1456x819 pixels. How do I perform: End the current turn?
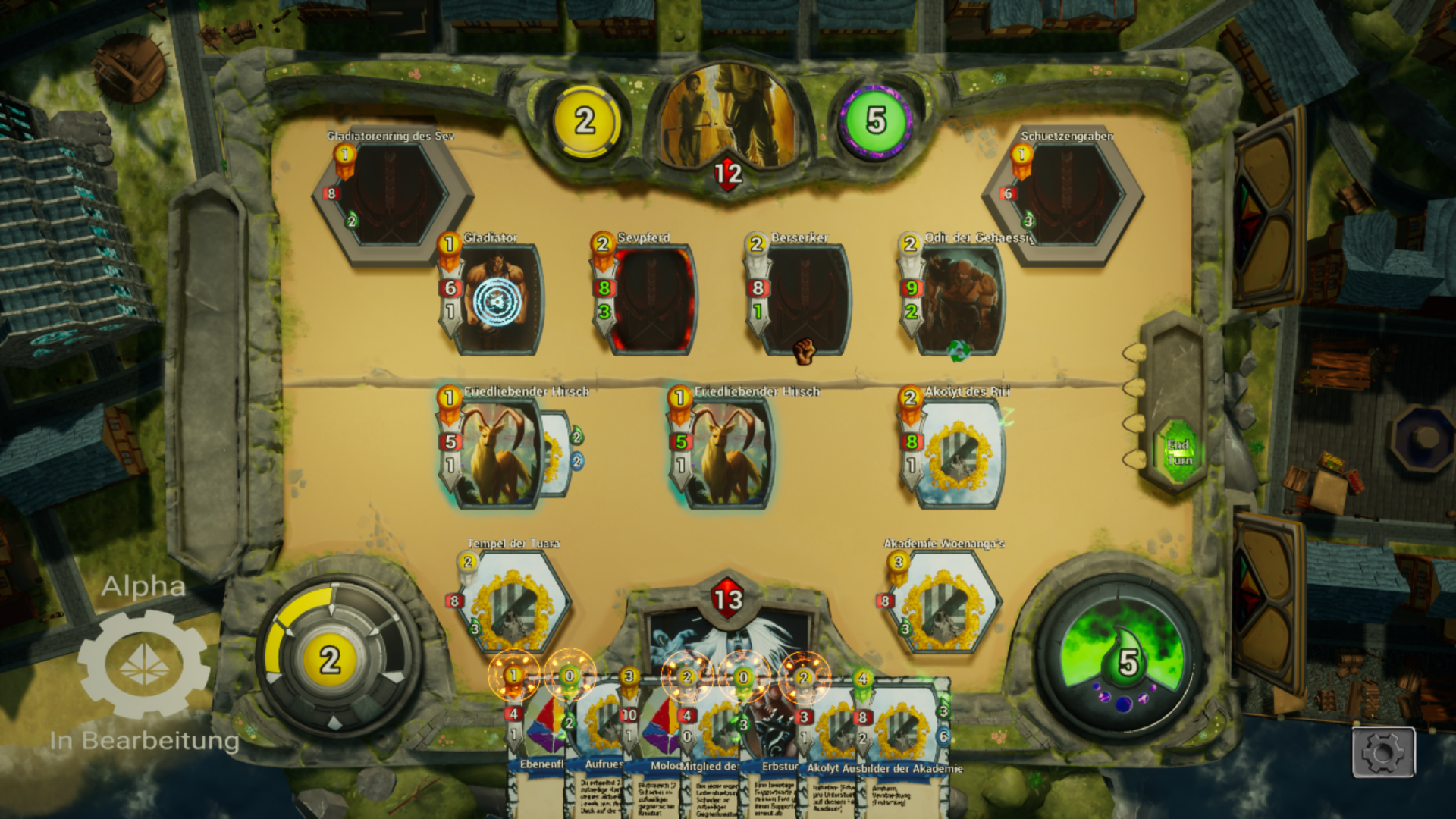point(1178,453)
